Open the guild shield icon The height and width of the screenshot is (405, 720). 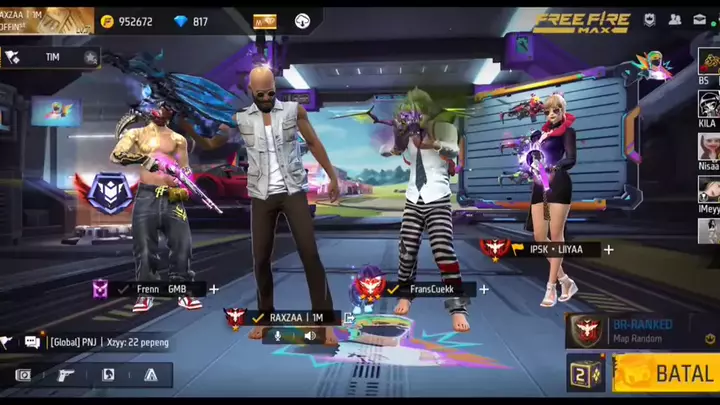(x=650, y=19)
